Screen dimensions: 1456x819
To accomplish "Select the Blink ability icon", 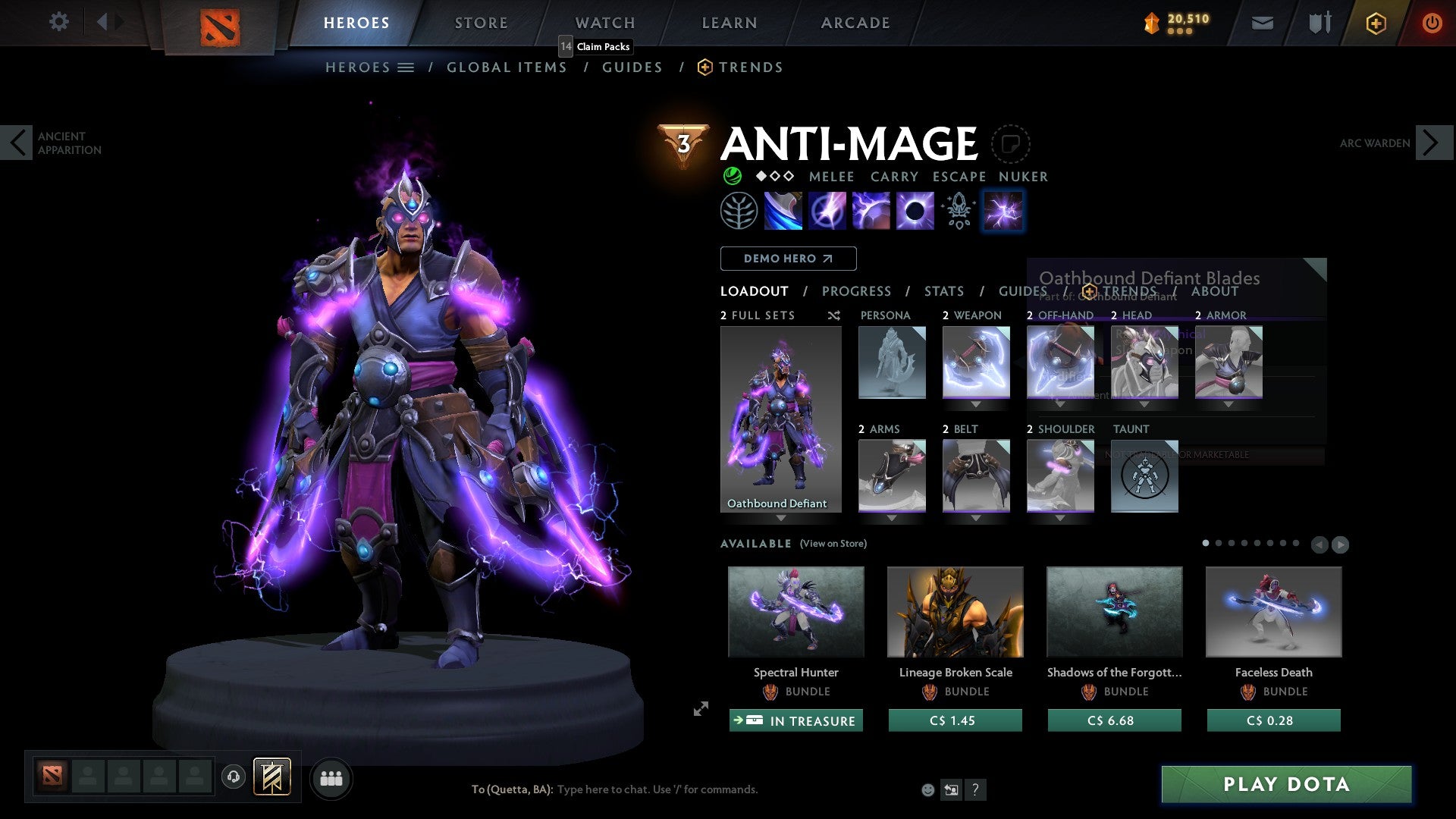I will 828,211.
